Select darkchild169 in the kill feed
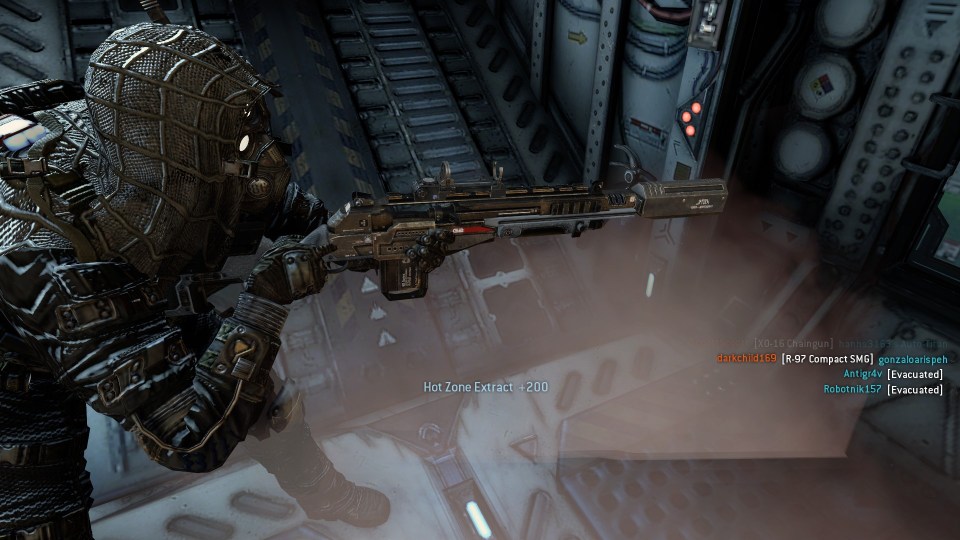The image size is (960, 540). coord(746,358)
